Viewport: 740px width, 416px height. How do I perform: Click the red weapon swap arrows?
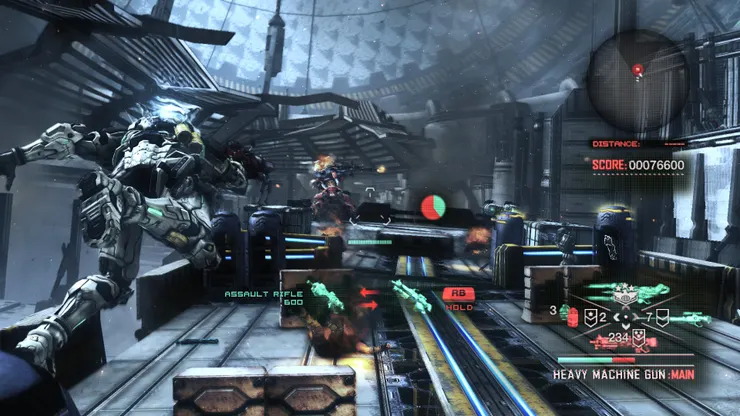pyautogui.click(x=367, y=298)
